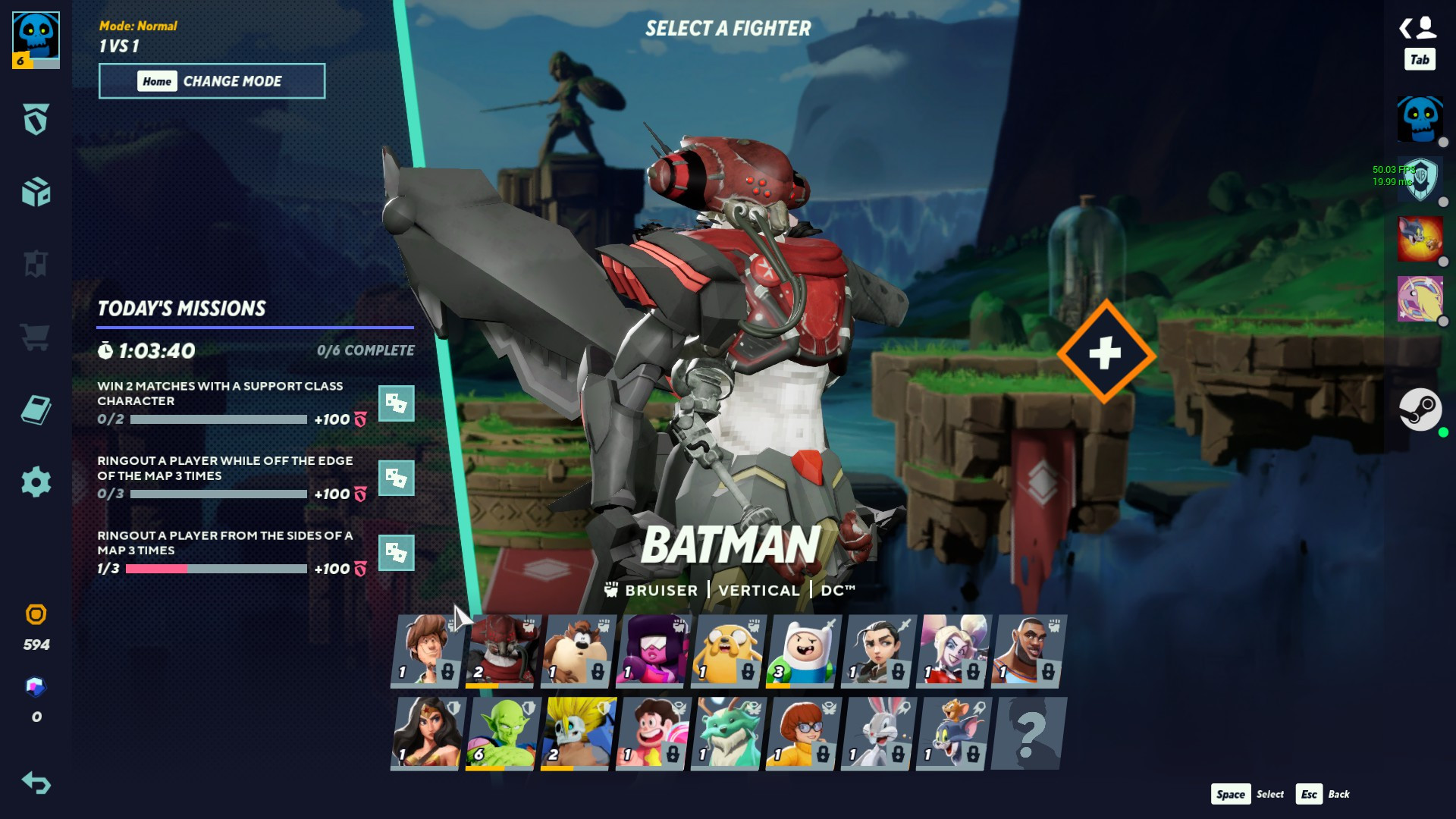Click the CHANGE MODE button
This screenshot has height=819, width=1456.
pos(212,81)
